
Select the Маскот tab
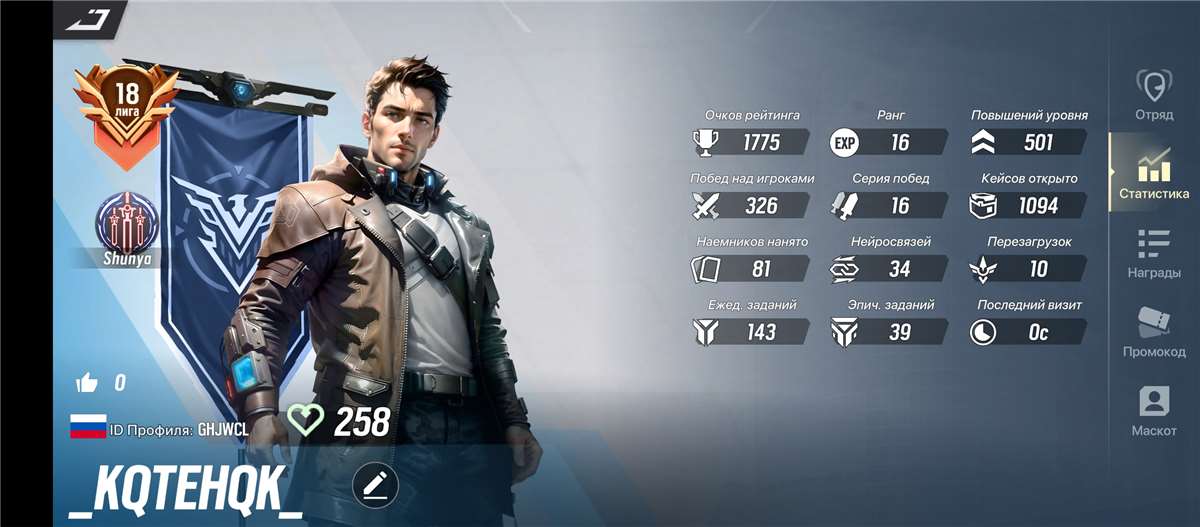pos(1154,412)
